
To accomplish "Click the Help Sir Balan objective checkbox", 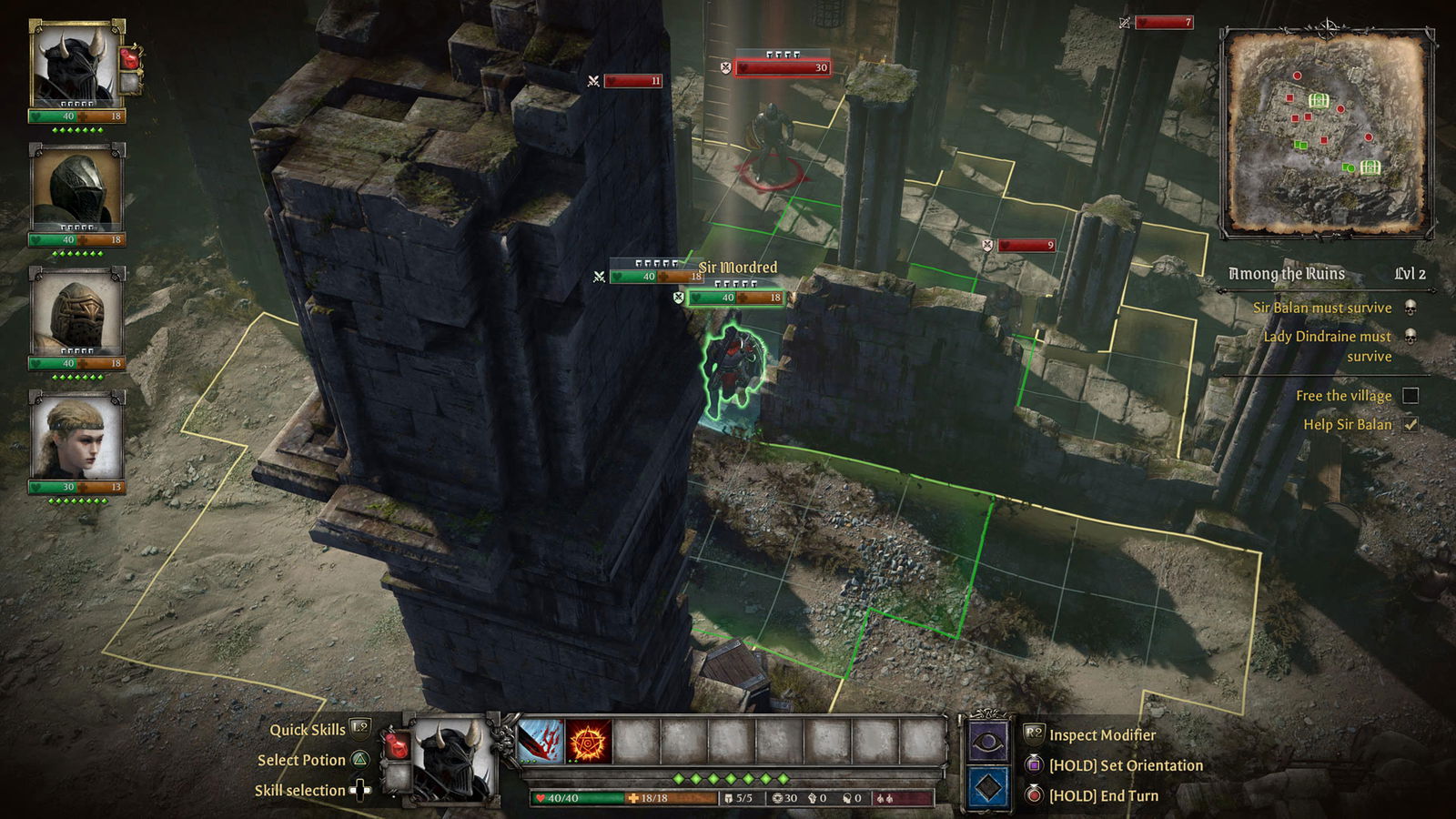I will point(1410,425).
